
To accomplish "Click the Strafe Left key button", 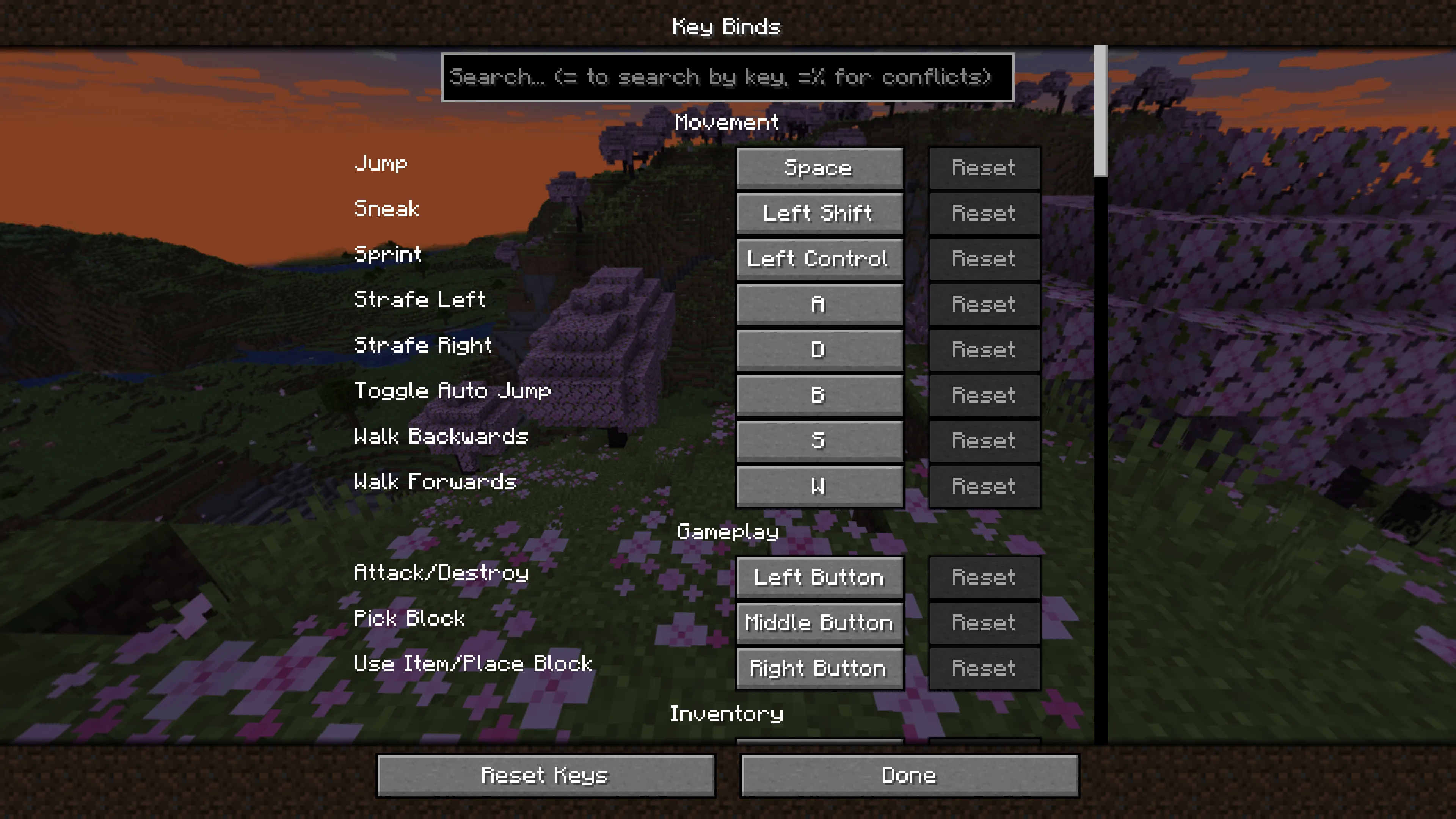I will (819, 304).
